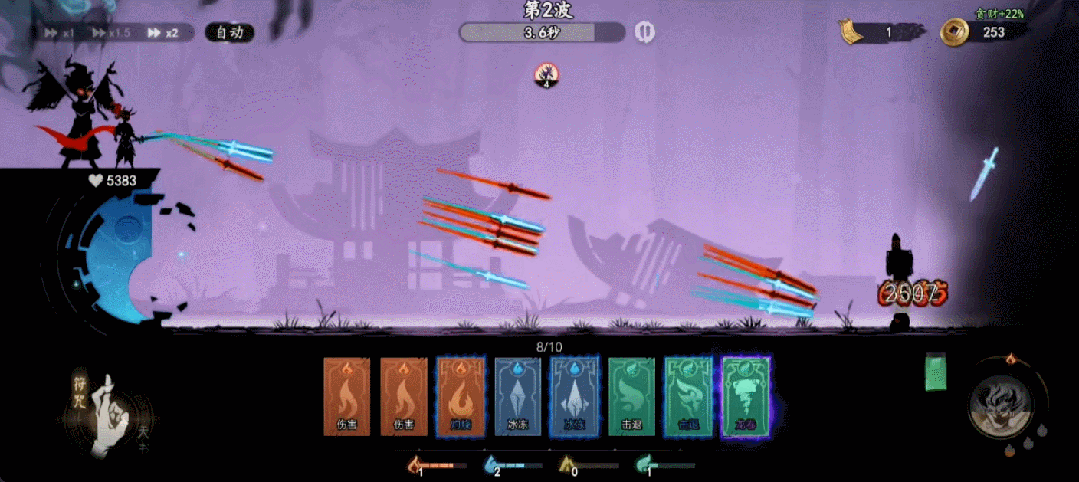The height and width of the screenshot is (482, 1079).
Task: Select the 击退 card without glowing border
Action: tap(631, 397)
